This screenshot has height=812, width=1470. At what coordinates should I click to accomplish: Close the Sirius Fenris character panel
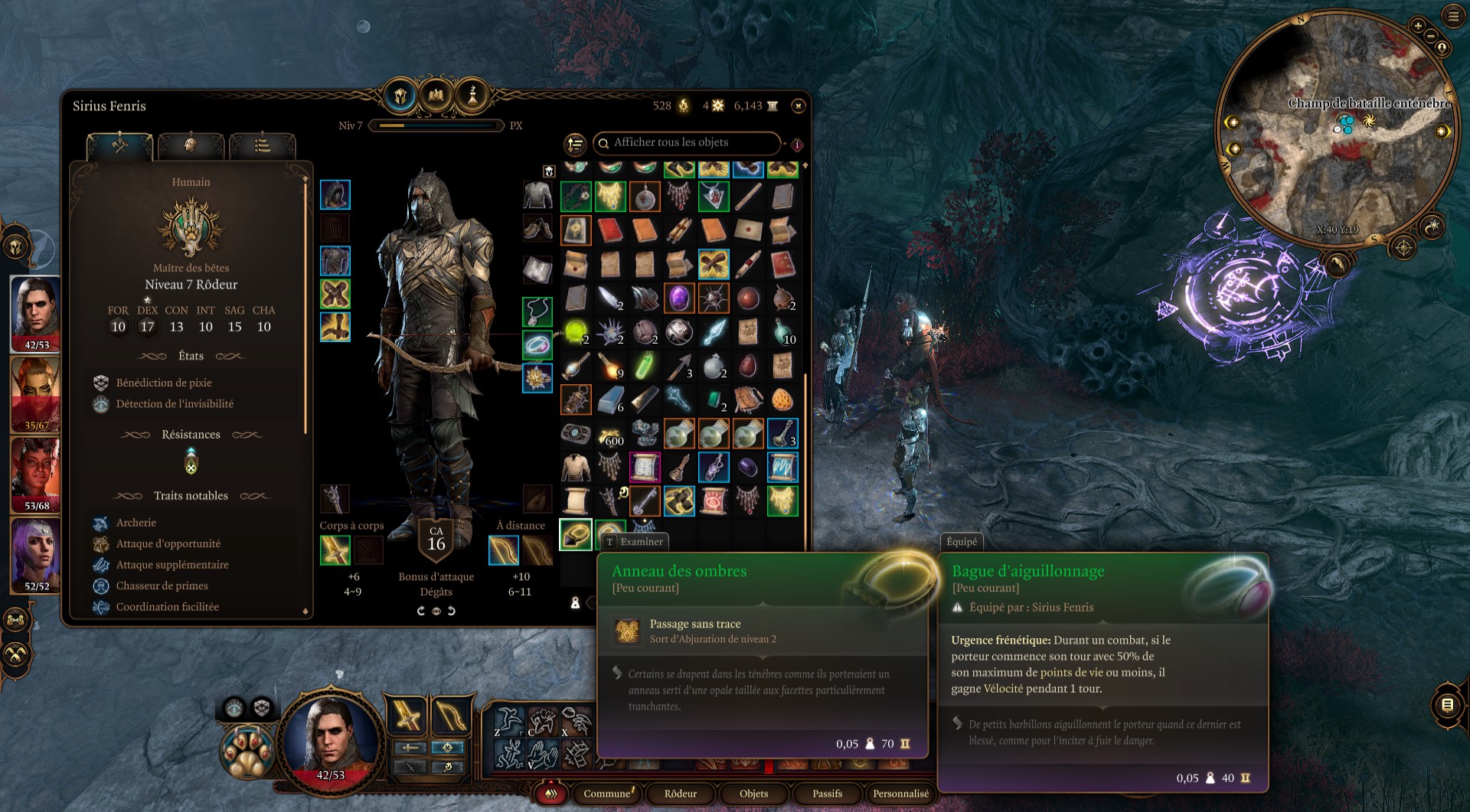(799, 106)
